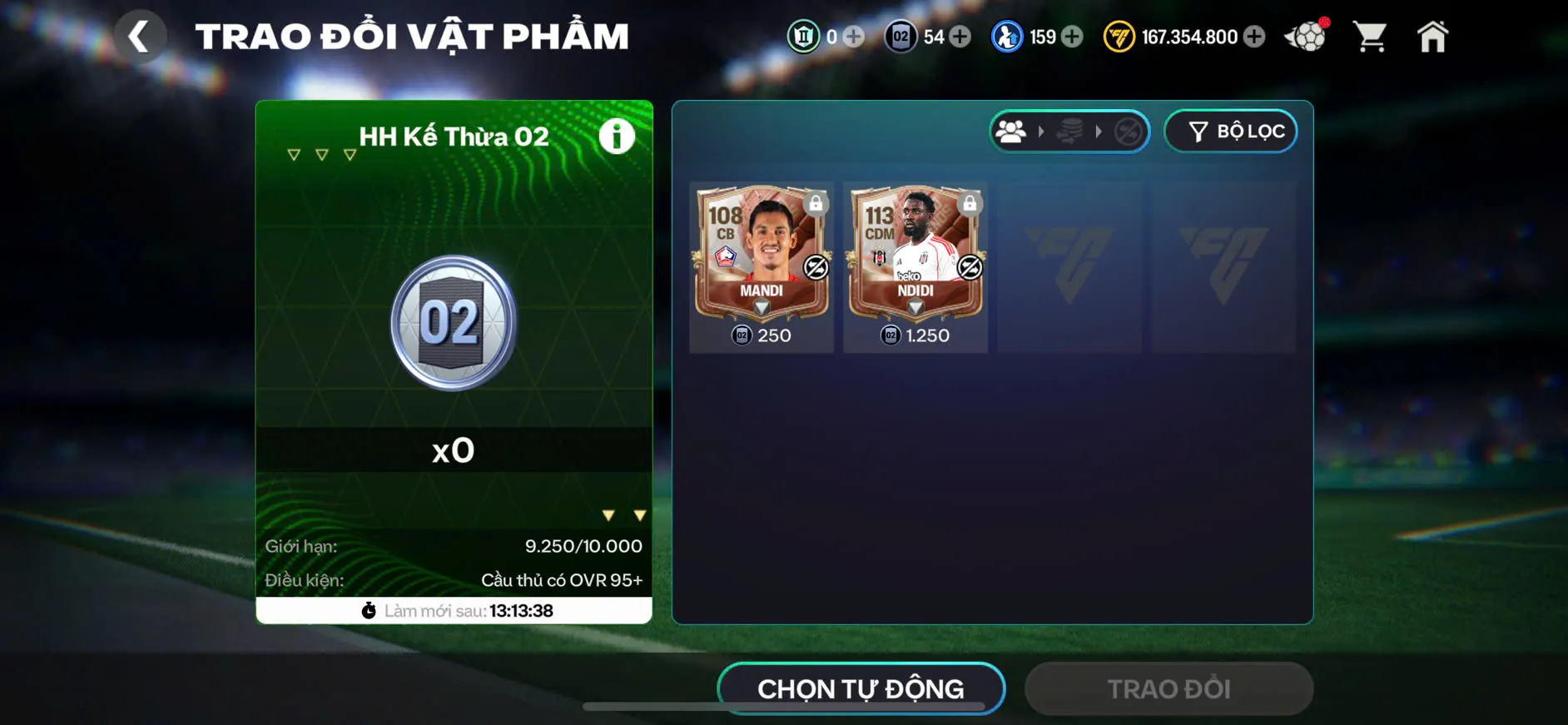Open the info icon on HH Kế Thừa 02

[616, 136]
